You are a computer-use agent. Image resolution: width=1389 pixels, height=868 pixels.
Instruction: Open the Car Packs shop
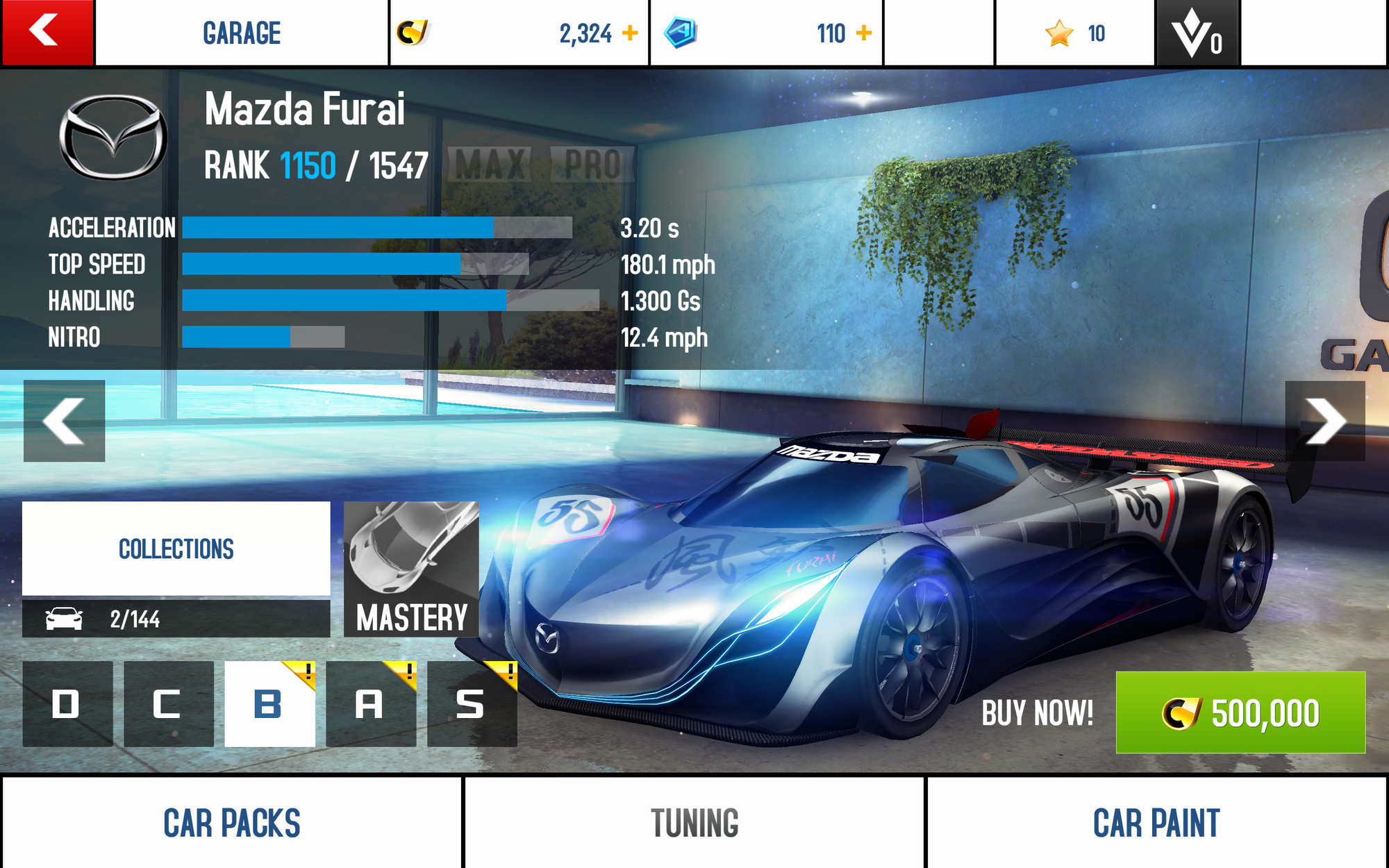[231, 823]
